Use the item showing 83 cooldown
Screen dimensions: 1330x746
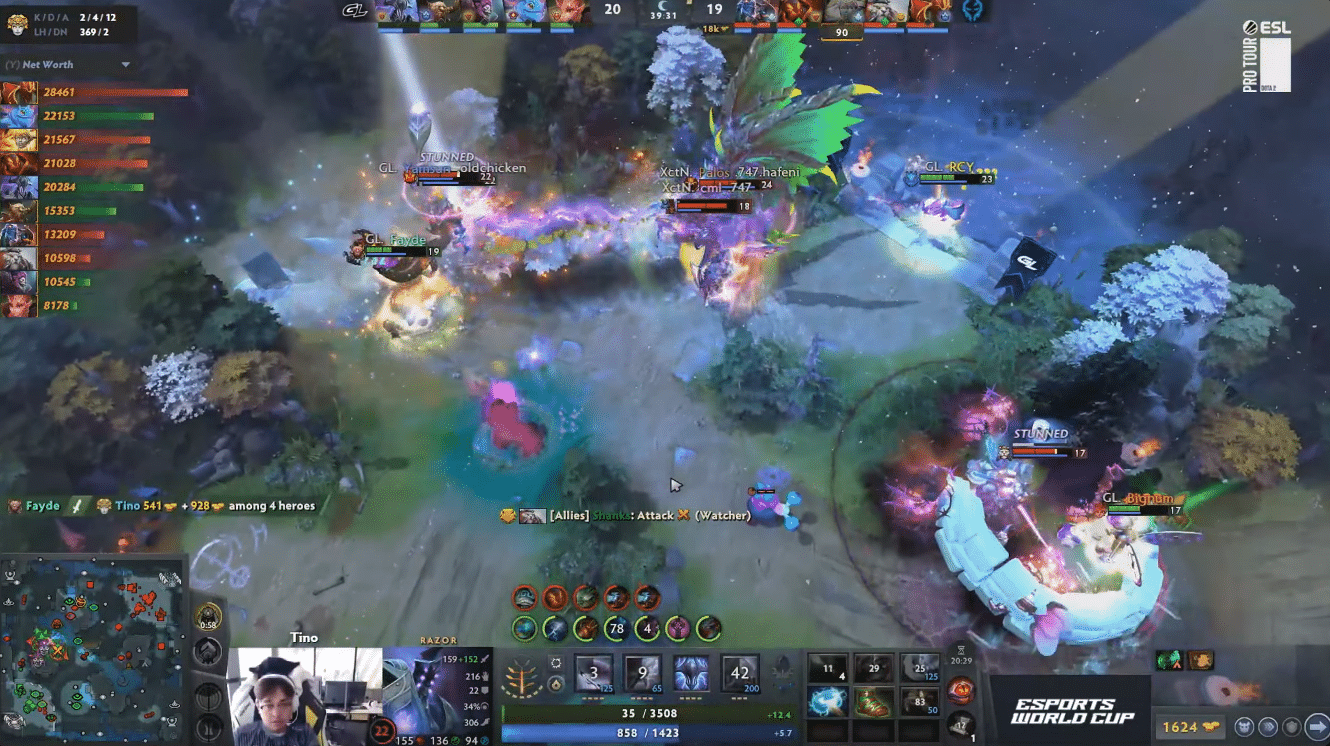(919, 701)
